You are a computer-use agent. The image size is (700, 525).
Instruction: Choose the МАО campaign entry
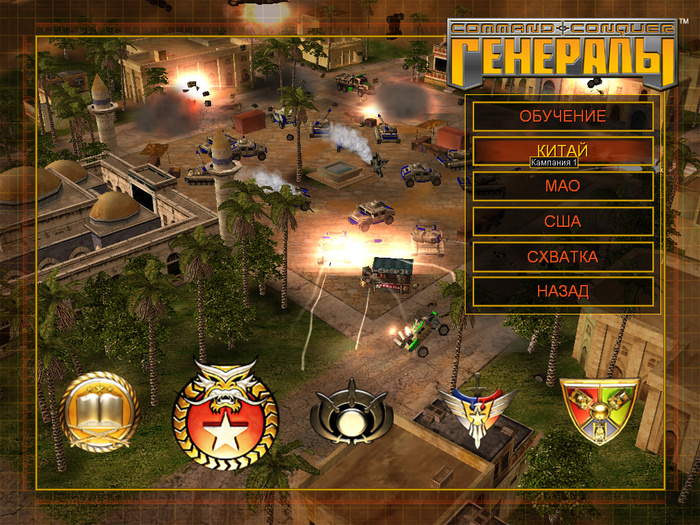tap(562, 186)
